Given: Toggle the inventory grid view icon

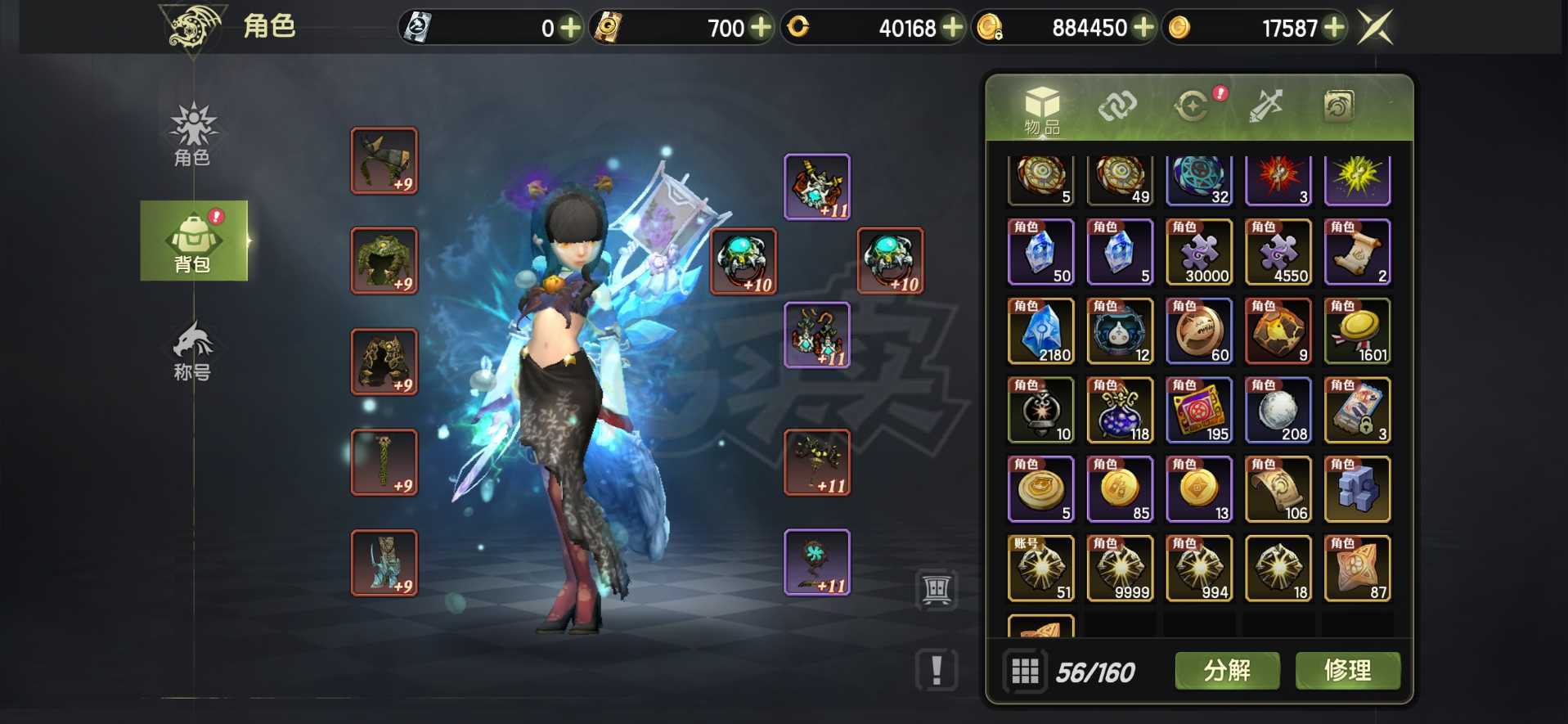Looking at the screenshot, I should [1025, 672].
